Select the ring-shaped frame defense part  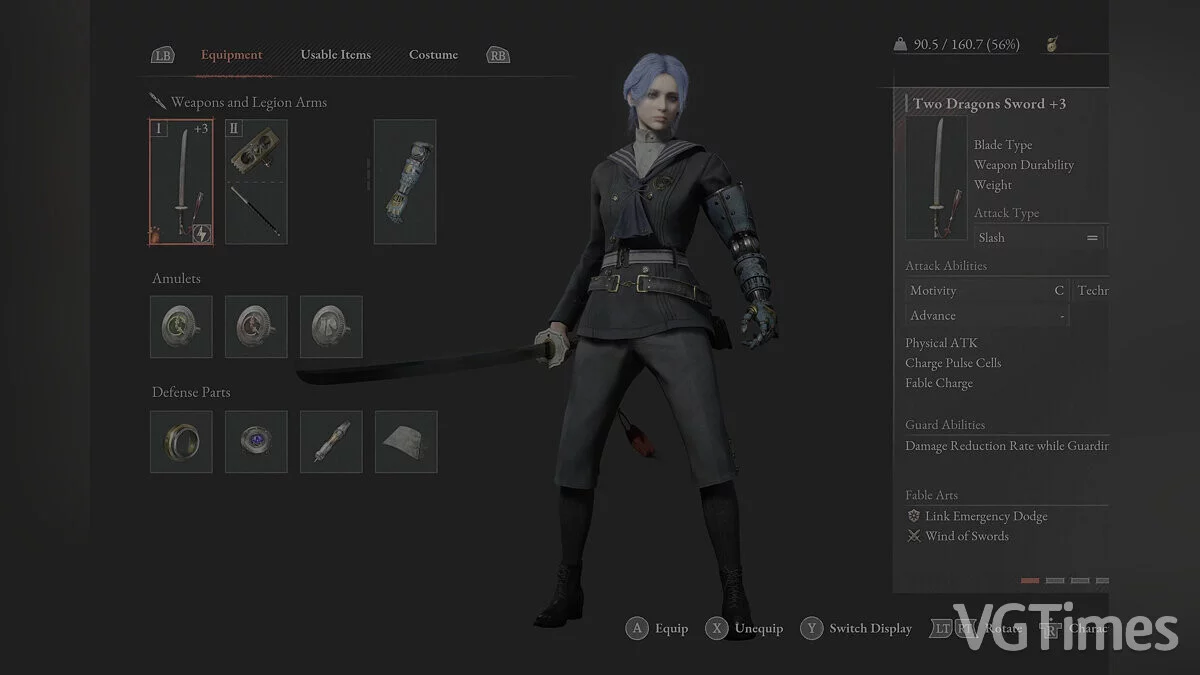tap(181, 441)
